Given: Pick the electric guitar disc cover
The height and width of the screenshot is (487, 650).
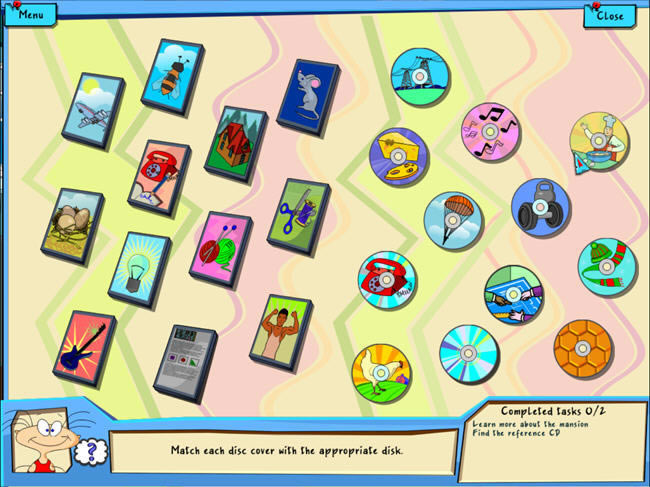Looking at the screenshot, I should coord(84,346).
